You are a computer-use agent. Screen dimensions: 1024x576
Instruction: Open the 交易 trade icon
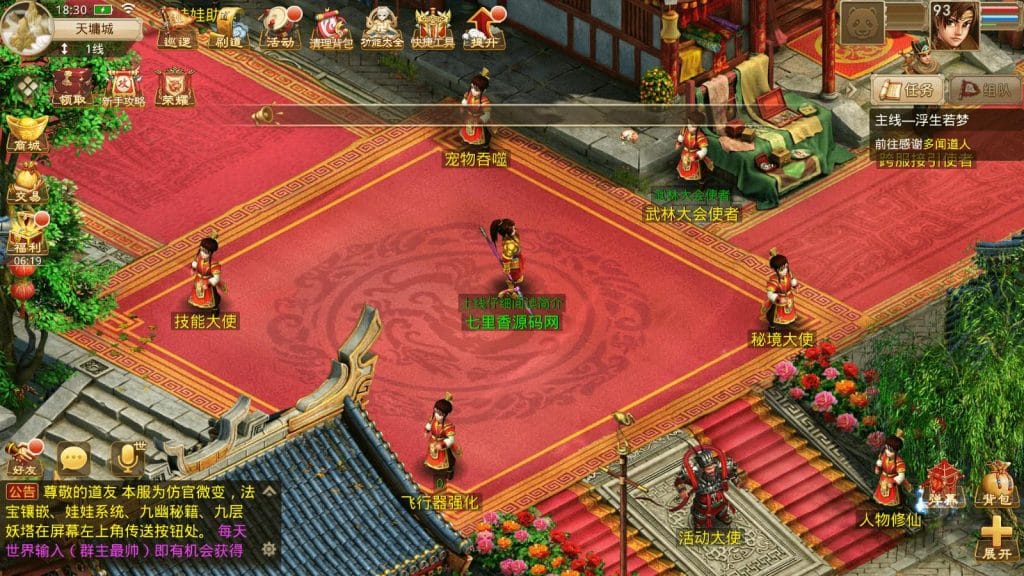(27, 183)
